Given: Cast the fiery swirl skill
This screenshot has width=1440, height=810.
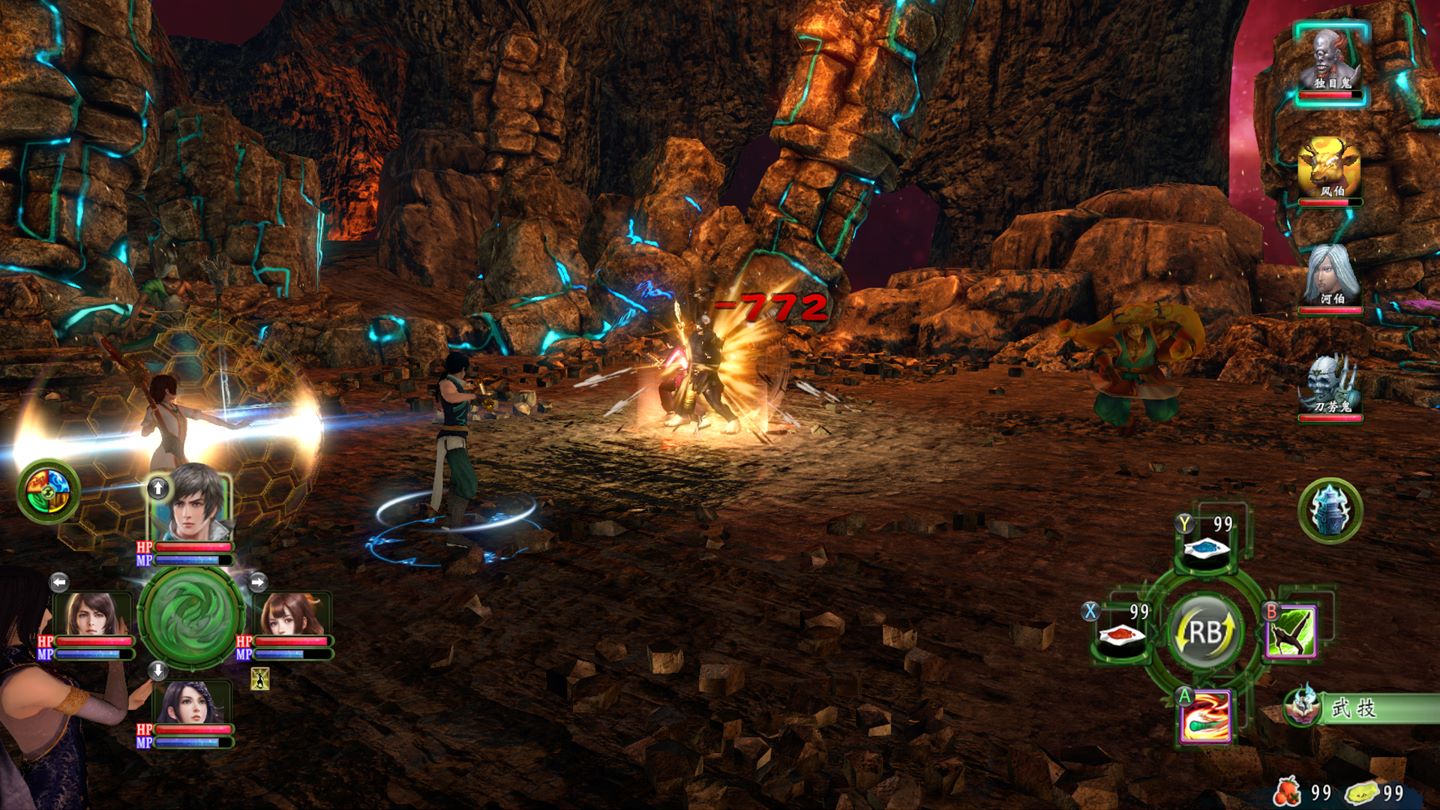Looking at the screenshot, I should 1205,716.
